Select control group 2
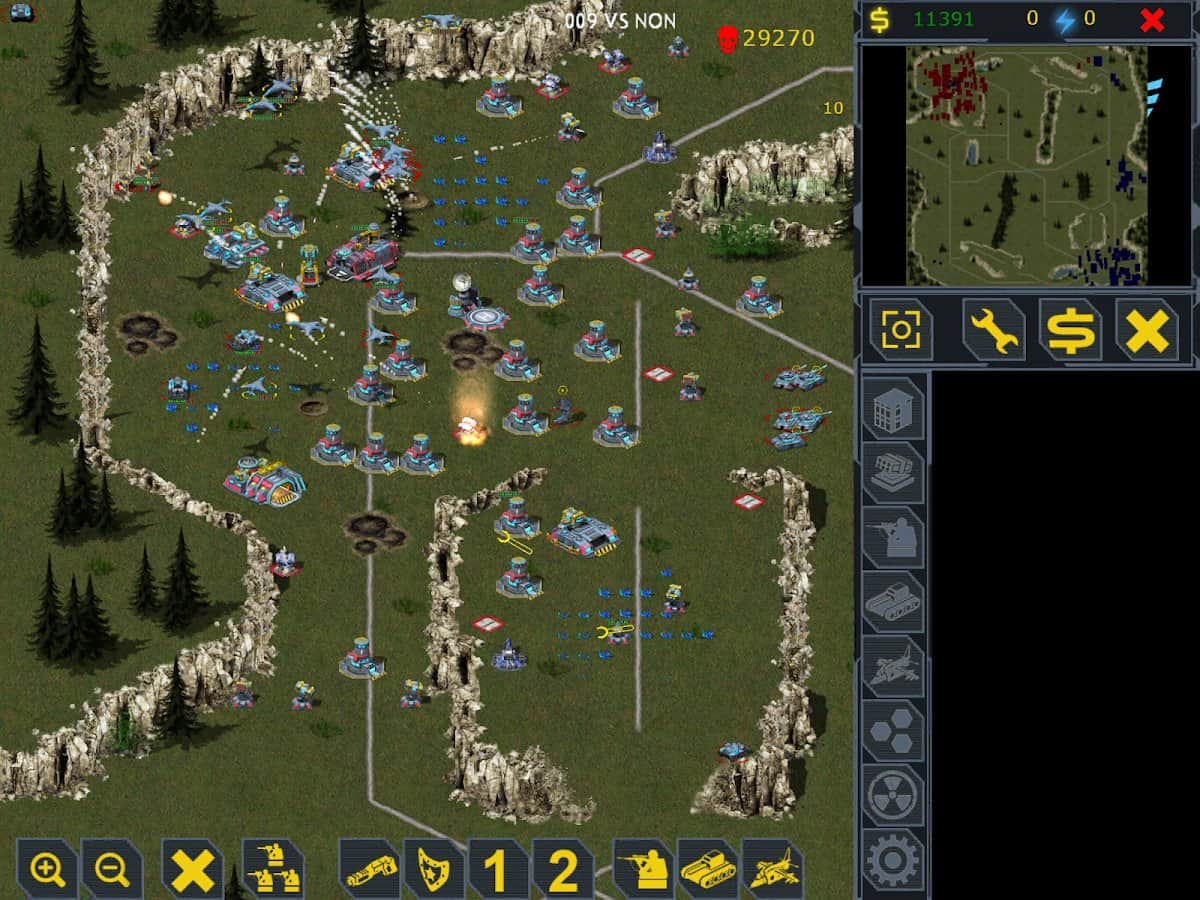 pyautogui.click(x=562, y=869)
